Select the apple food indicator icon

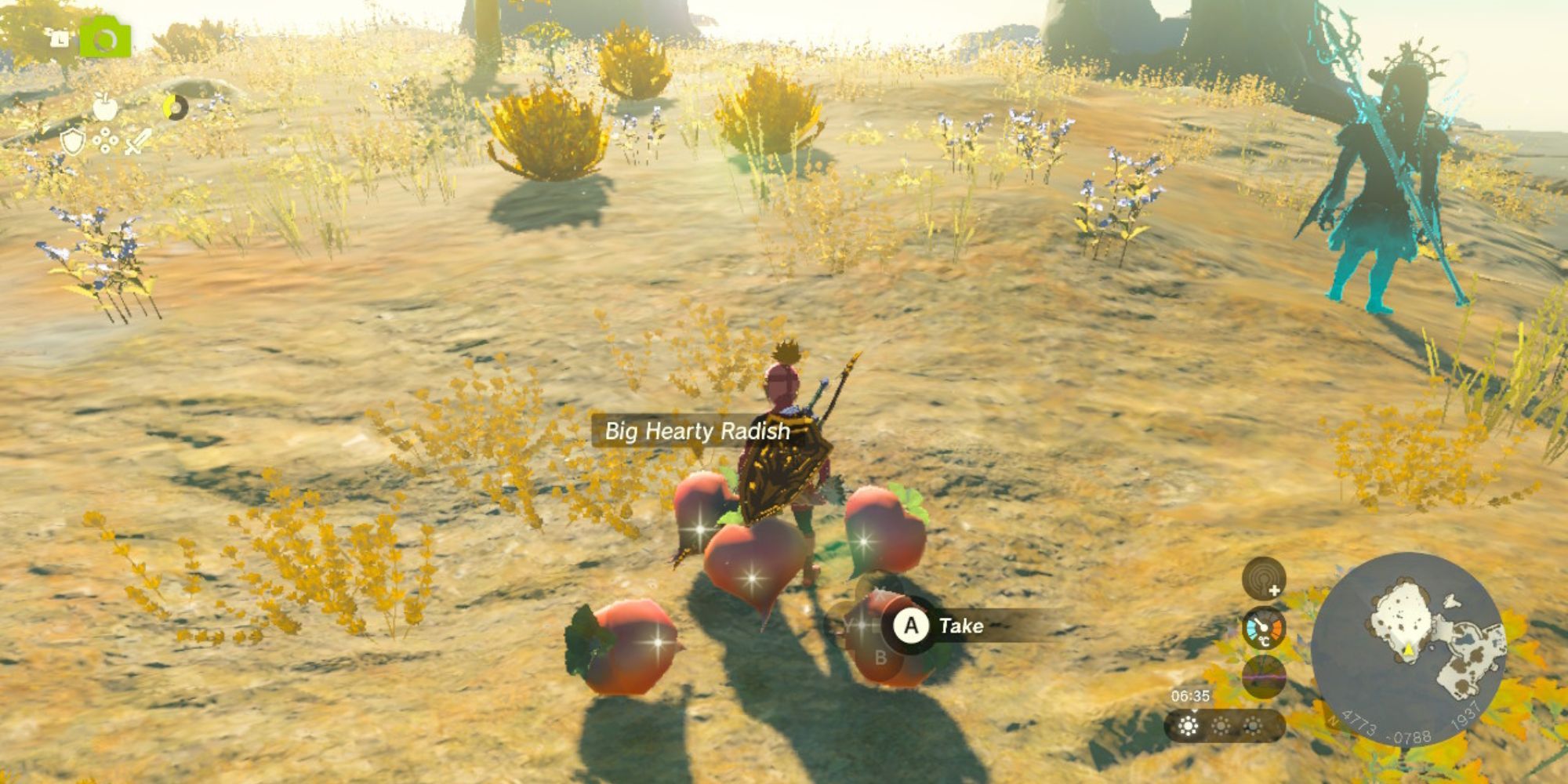coord(105,107)
